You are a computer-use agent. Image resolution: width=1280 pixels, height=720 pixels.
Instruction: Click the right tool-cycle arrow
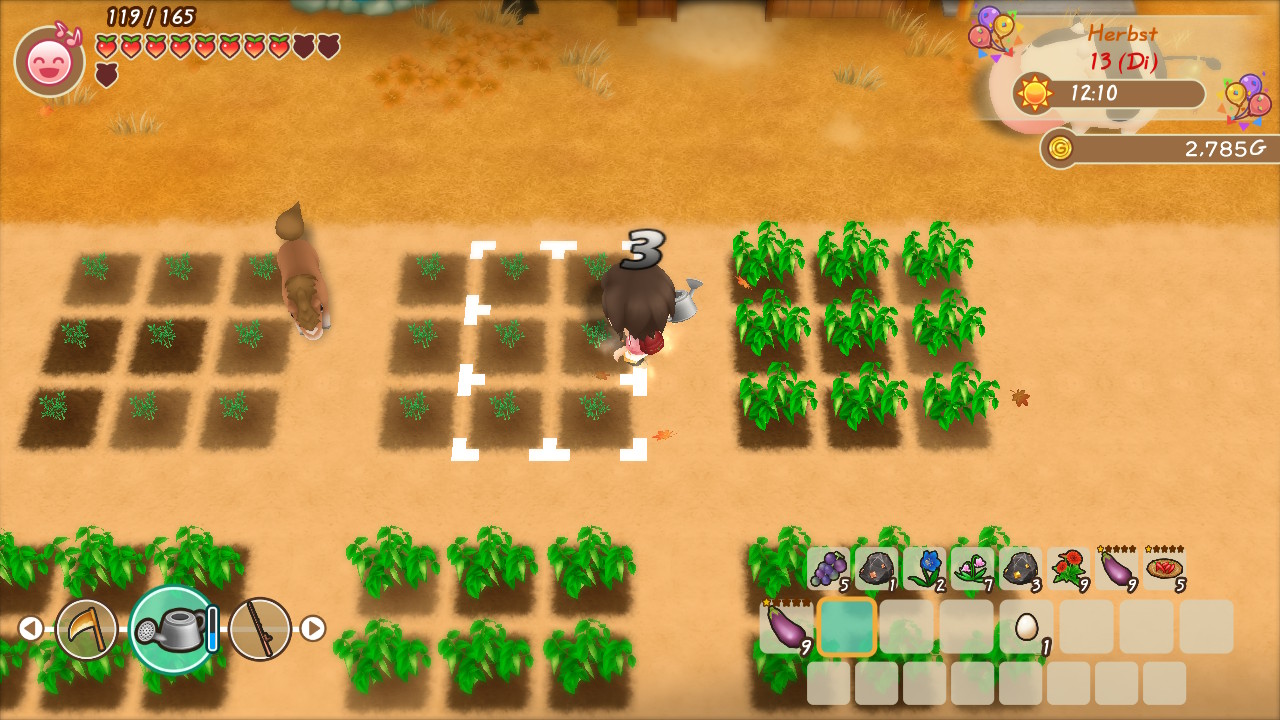tap(313, 628)
